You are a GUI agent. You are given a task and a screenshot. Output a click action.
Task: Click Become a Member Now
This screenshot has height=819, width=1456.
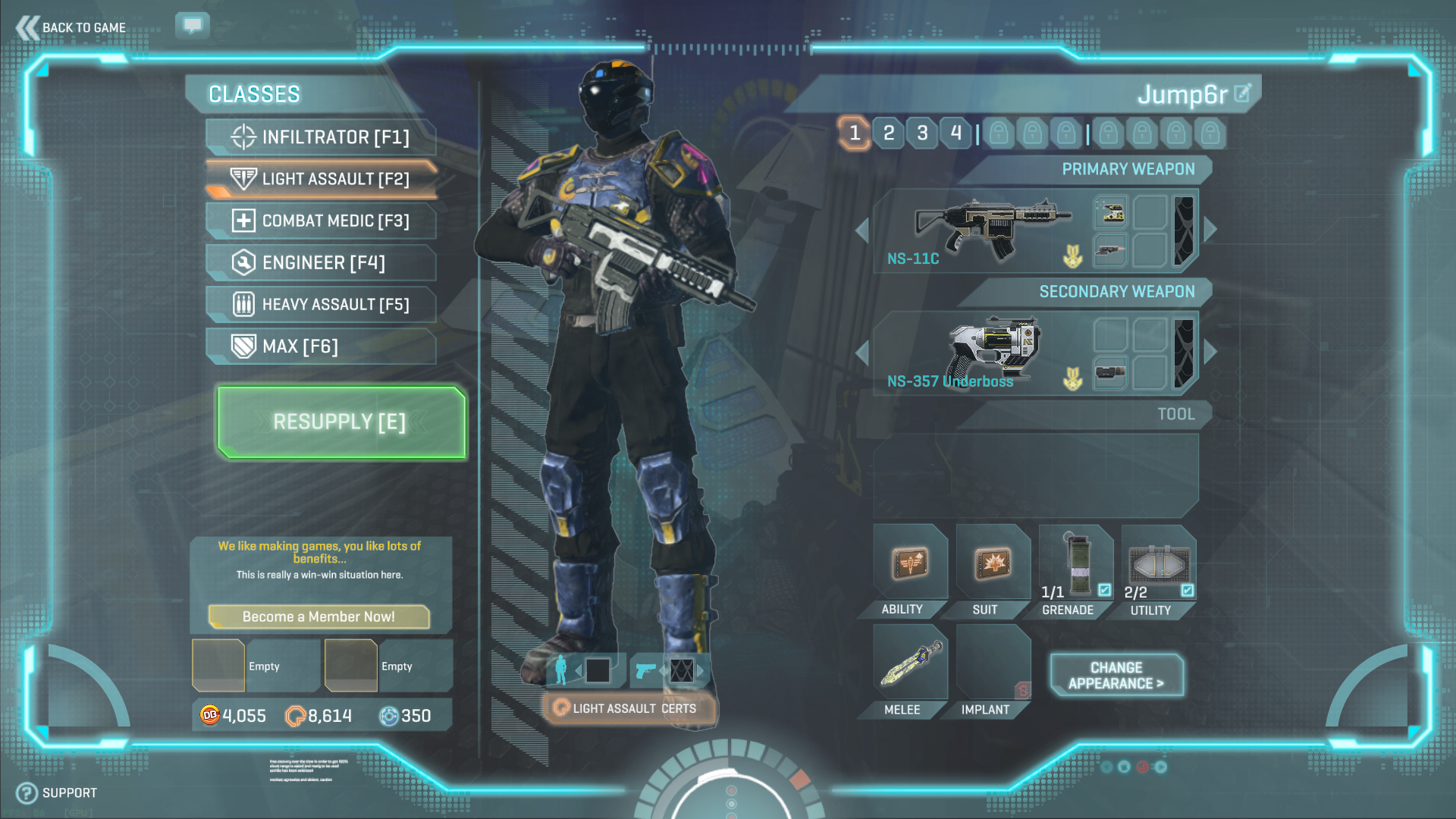318,617
